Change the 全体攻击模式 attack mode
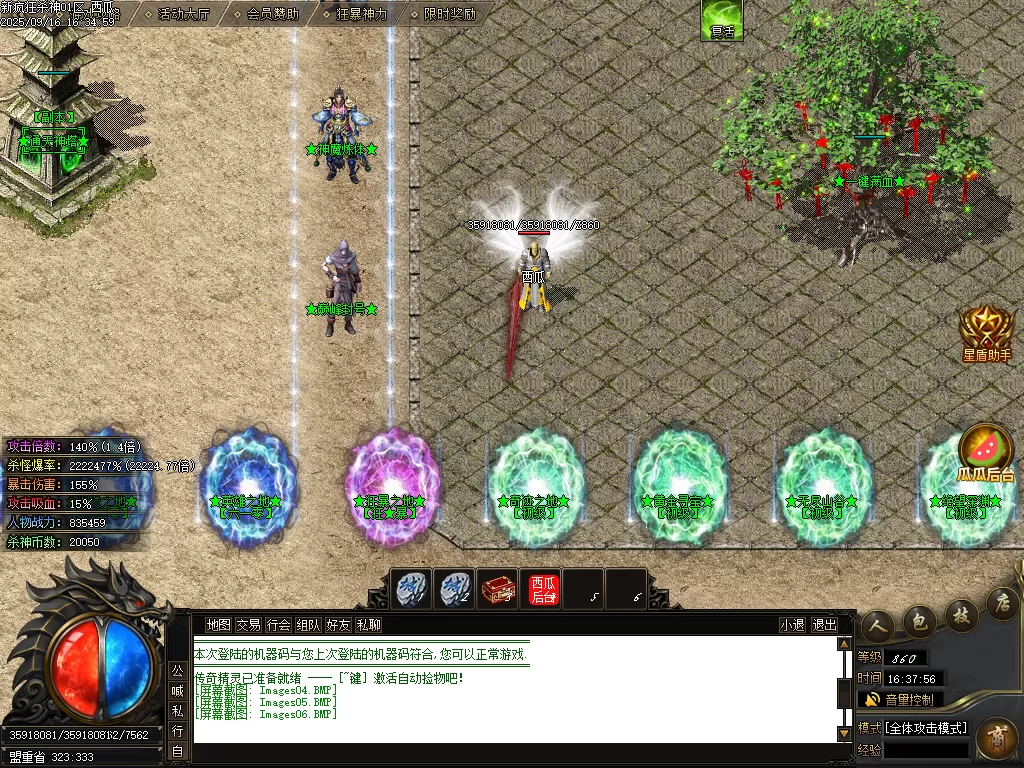The image size is (1024, 768). 914,727
